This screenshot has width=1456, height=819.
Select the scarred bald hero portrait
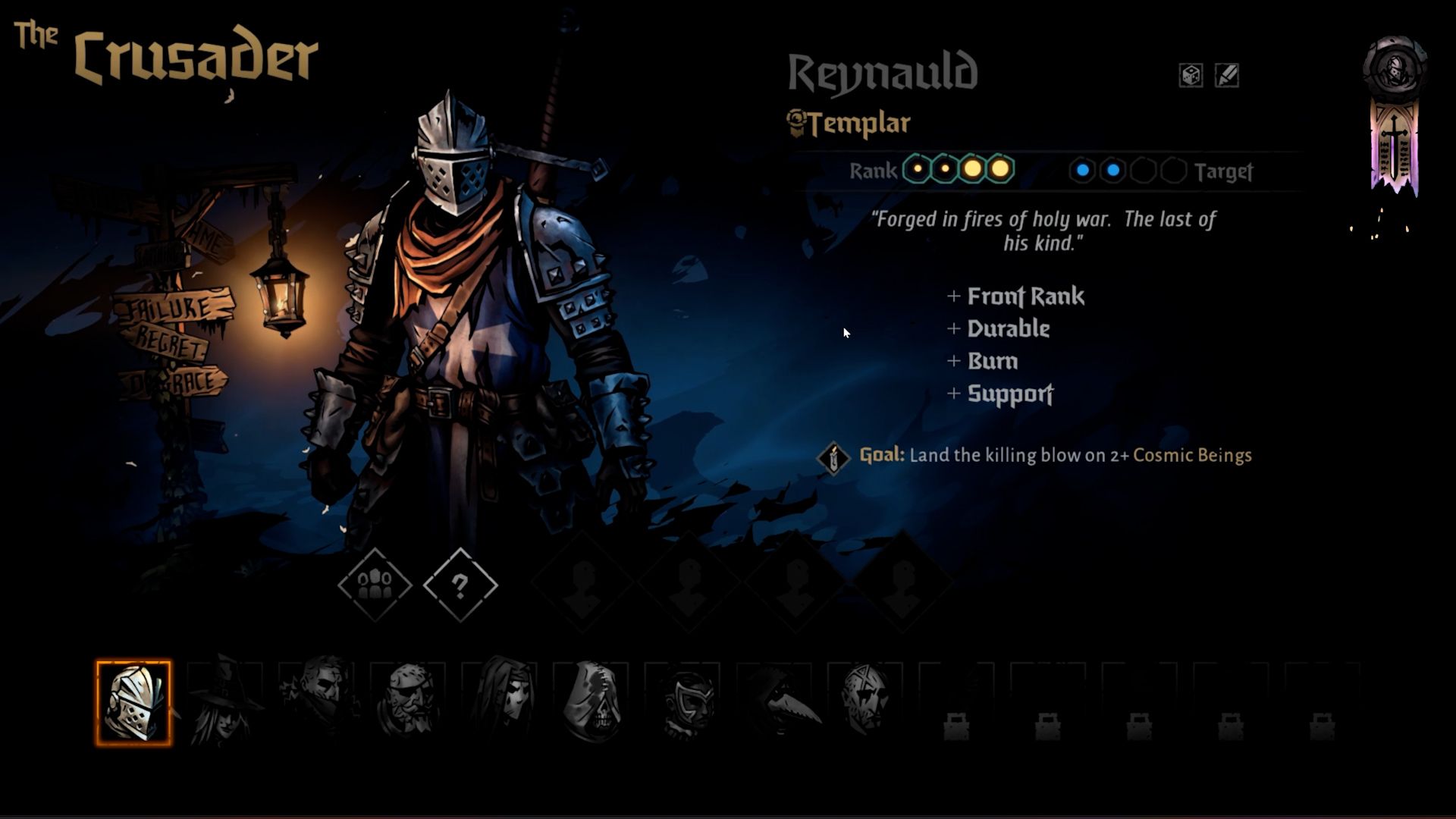(866, 702)
